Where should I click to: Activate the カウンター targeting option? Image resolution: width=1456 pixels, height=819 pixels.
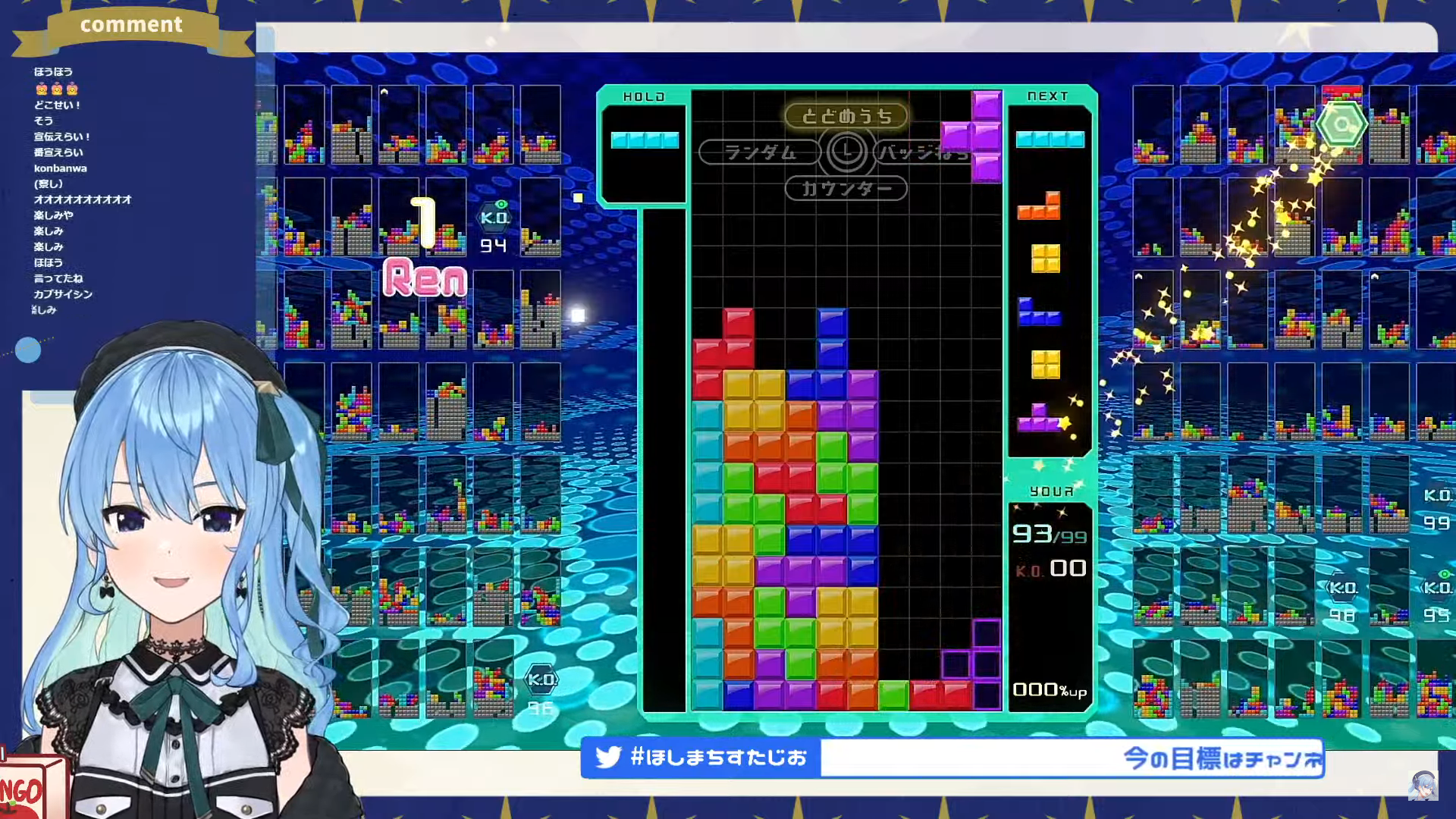(x=846, y=189)
